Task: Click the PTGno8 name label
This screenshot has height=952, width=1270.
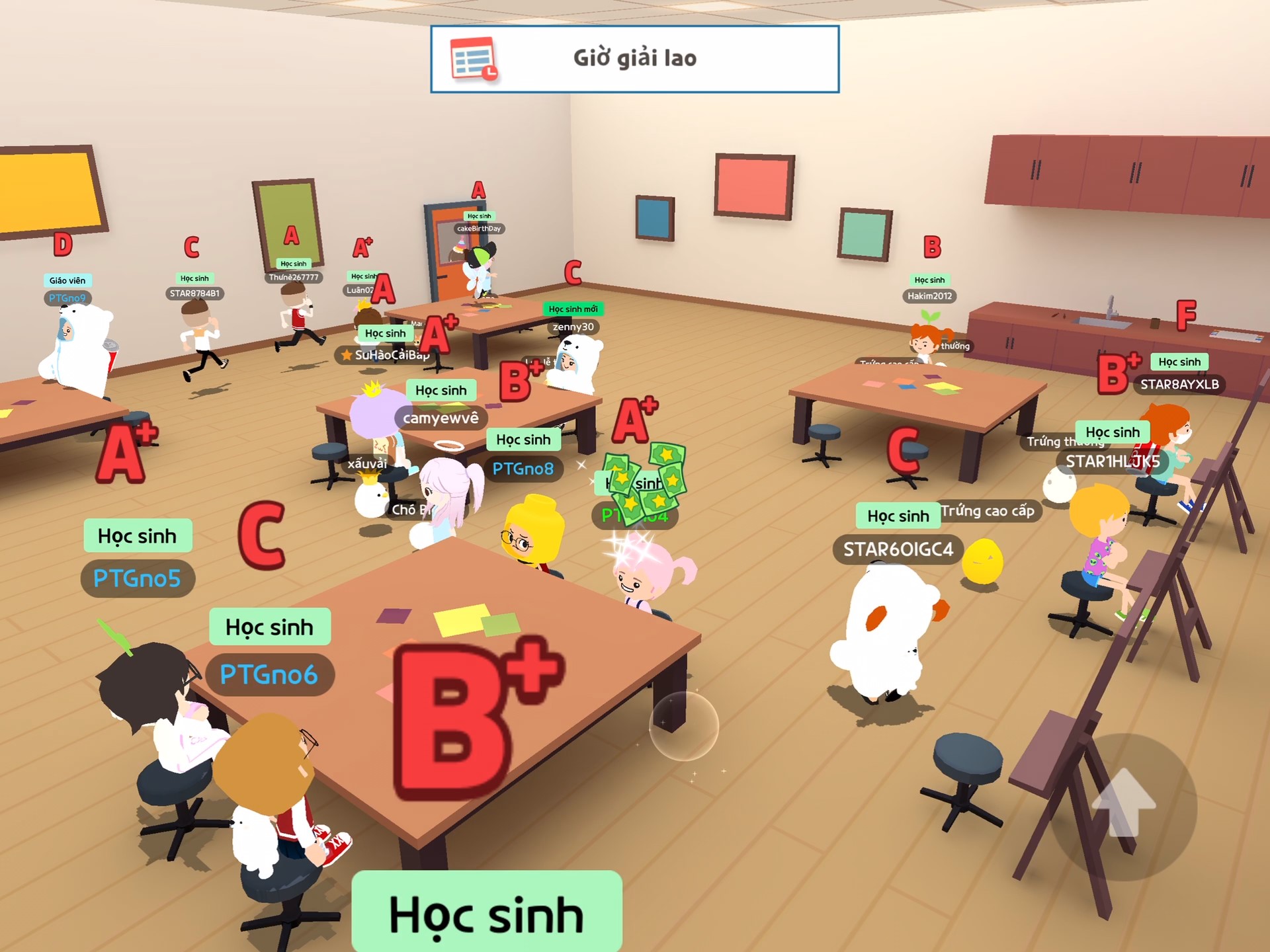Action: pos(523,469)
